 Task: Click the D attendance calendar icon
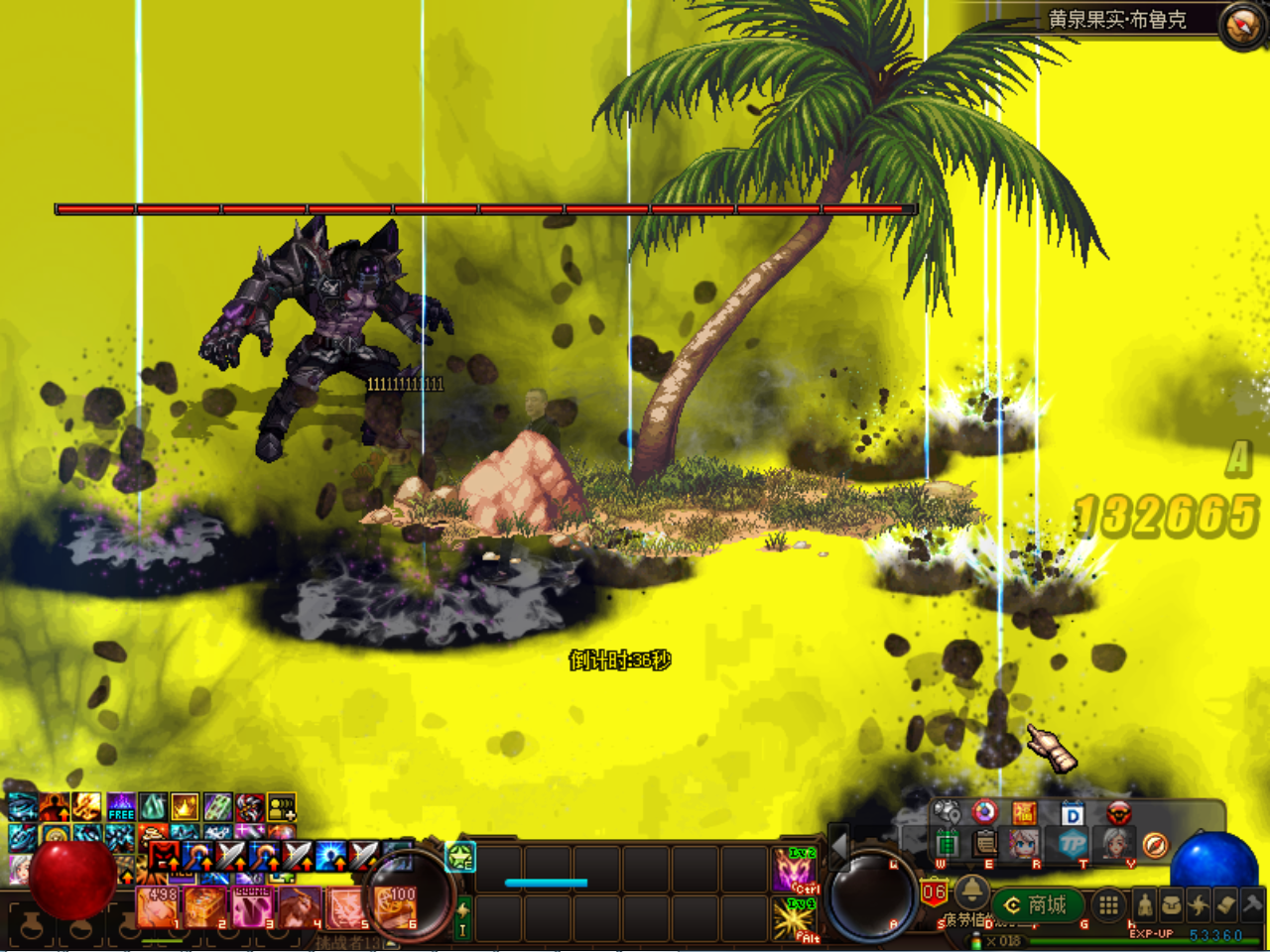[1073, 814]
